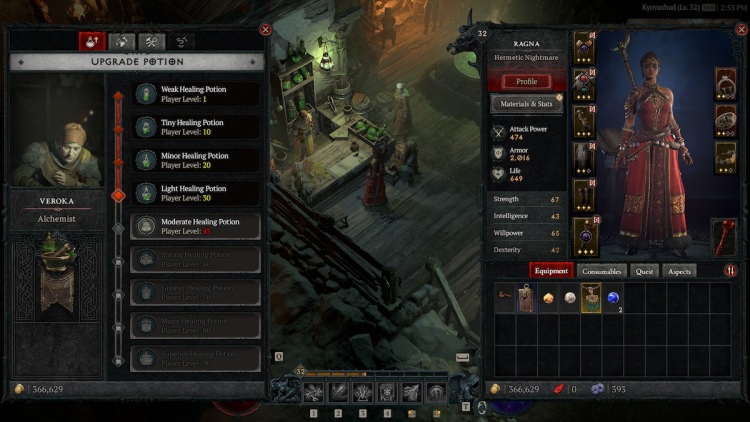The image size is (750, 422).
Task: Select the Moderate Healing Potion upgrade
Action: click(196, 227)
